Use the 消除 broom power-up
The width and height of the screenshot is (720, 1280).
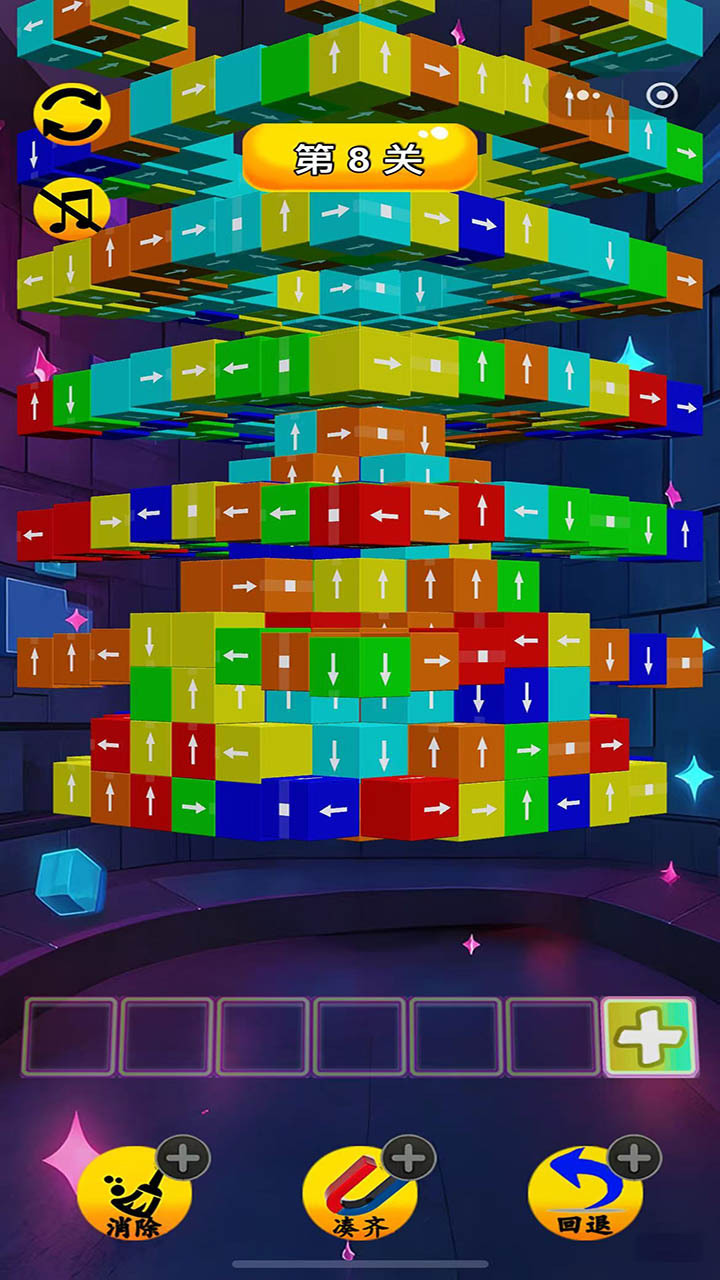135,1192
